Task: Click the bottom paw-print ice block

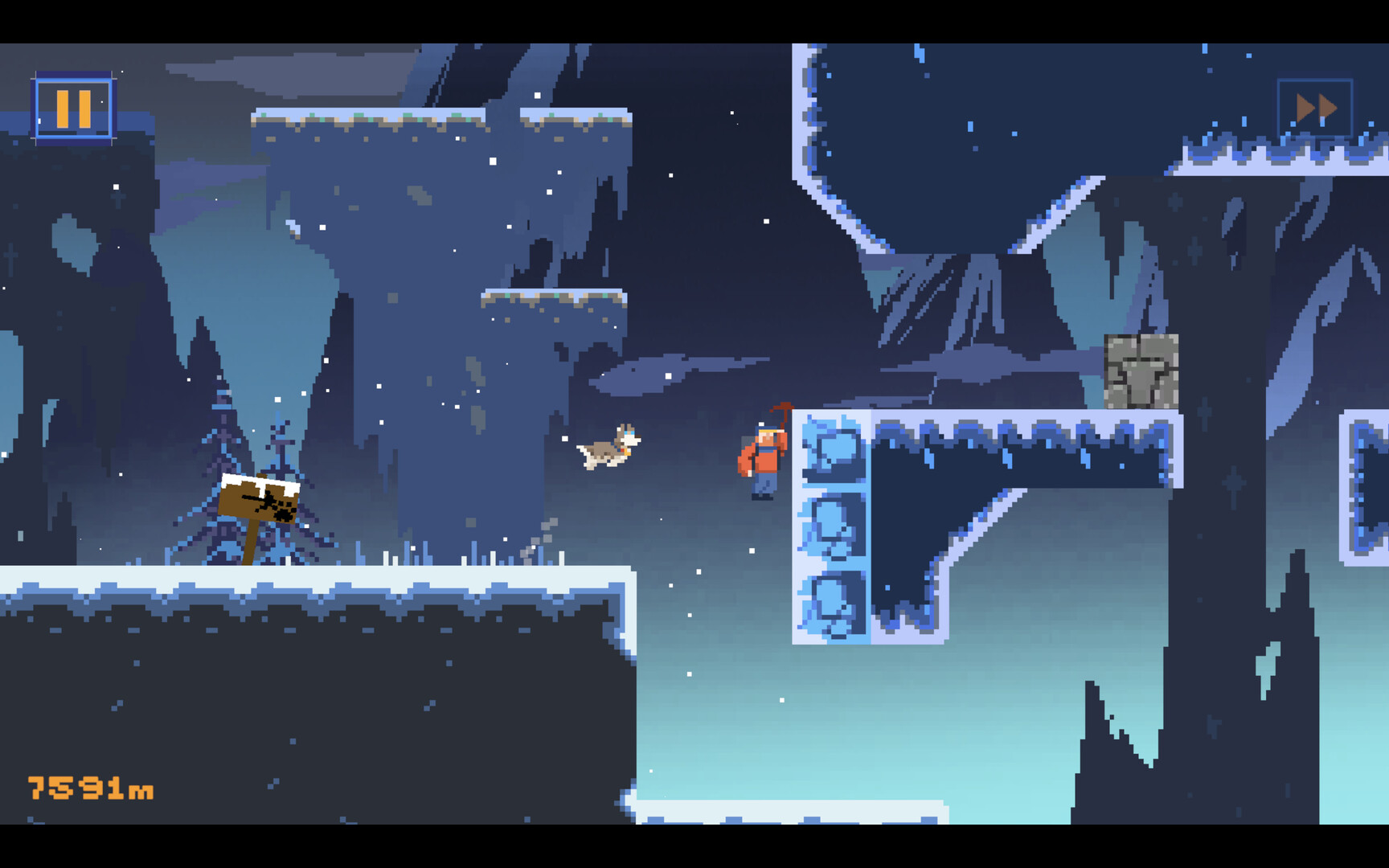Action: pyautogui.click(x=832, y=599)
